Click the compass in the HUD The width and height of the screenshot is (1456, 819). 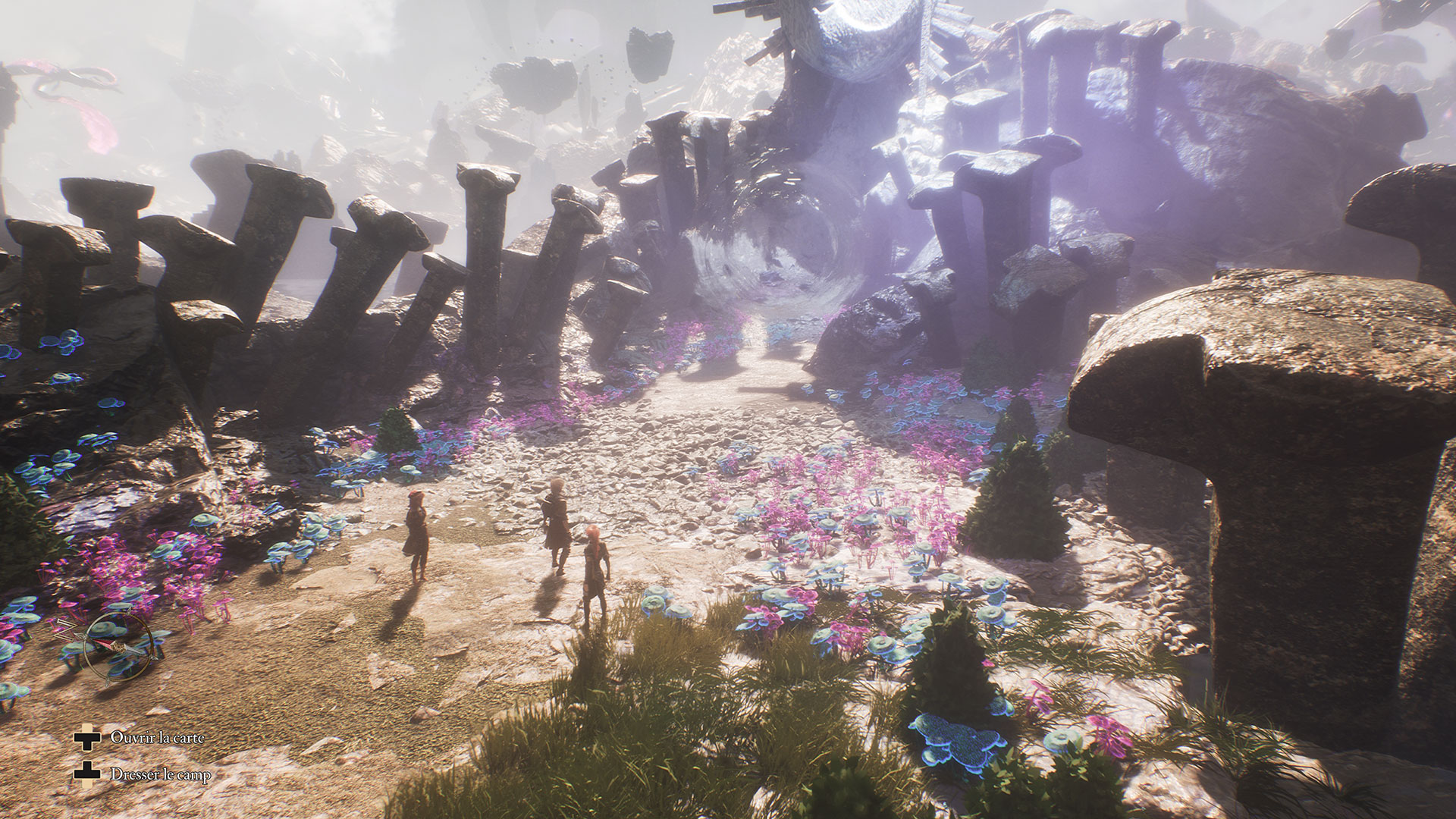point(118,645)
